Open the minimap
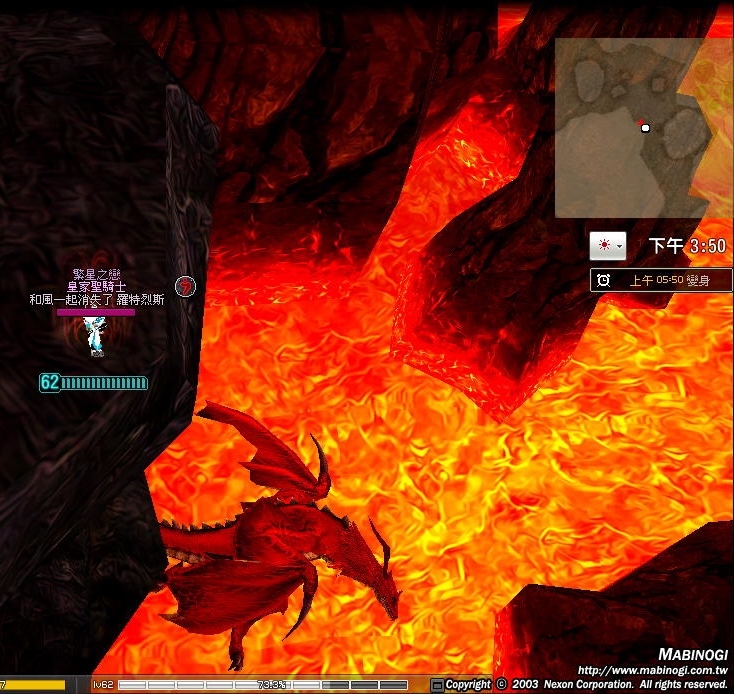 (643, 127)
